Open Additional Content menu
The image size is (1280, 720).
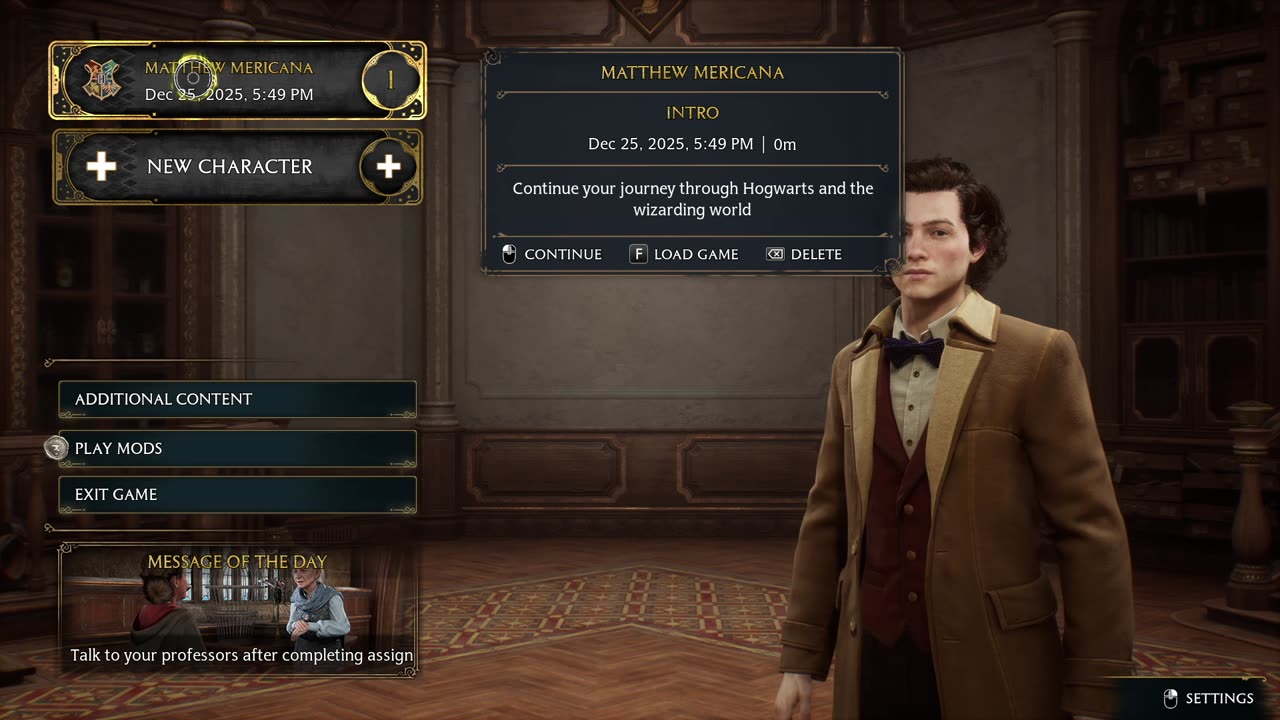click(x=238, y=399)
